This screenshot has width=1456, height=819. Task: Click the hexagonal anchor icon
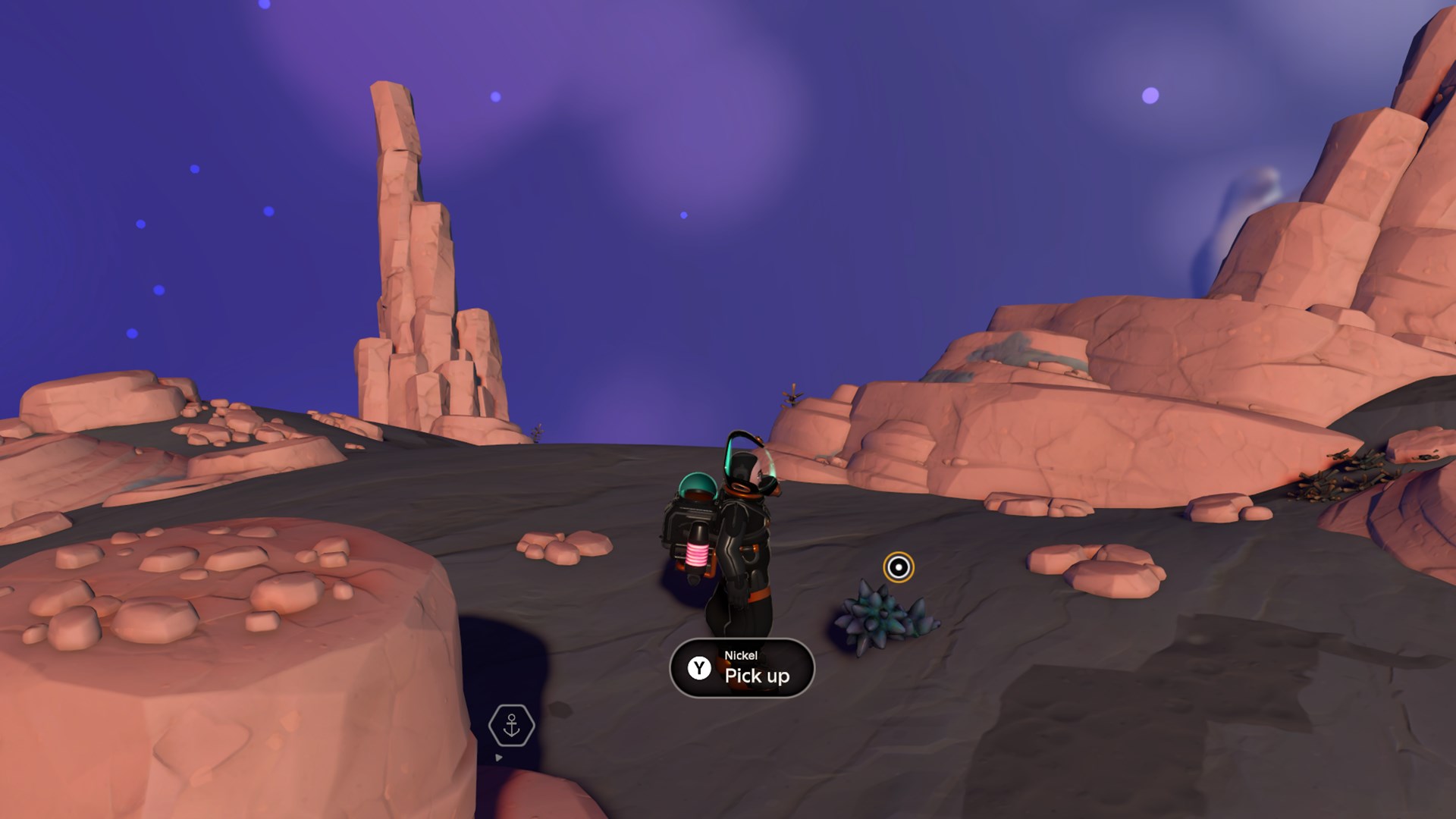coord(512,725)
